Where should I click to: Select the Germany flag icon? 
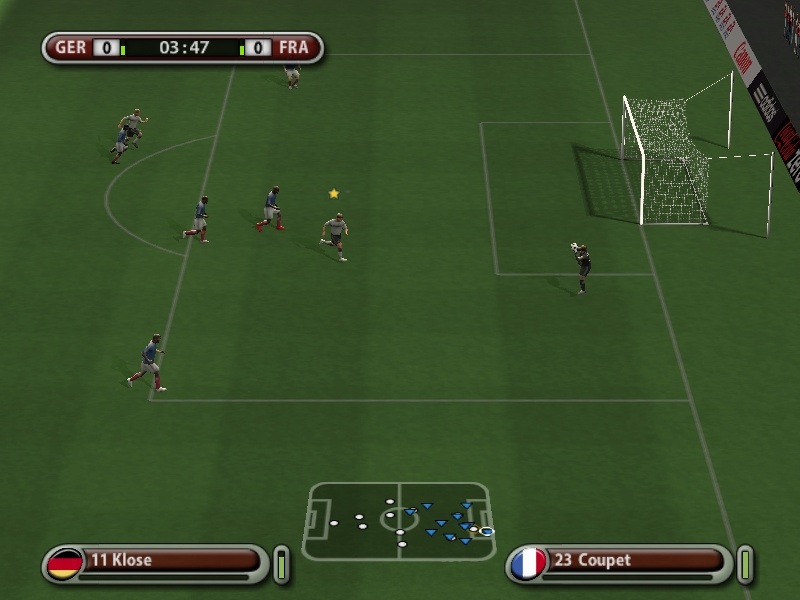66,563
